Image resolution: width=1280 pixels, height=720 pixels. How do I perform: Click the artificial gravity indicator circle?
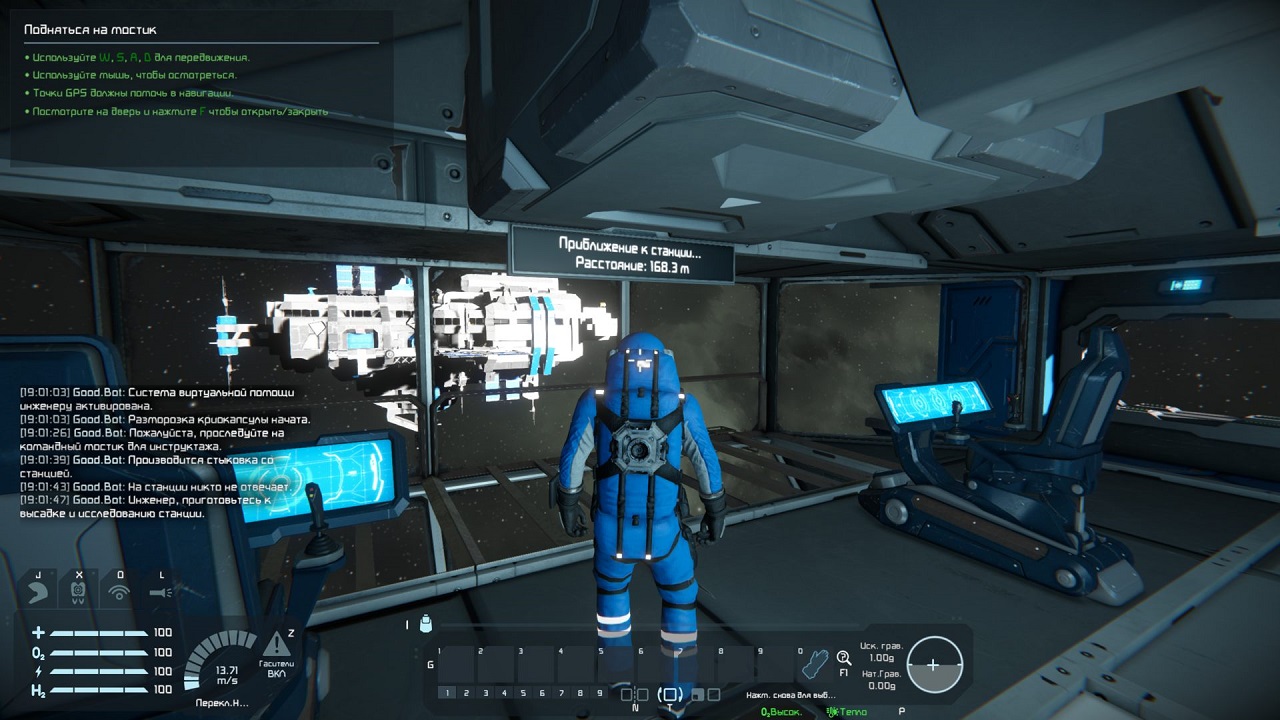(934, 662)
